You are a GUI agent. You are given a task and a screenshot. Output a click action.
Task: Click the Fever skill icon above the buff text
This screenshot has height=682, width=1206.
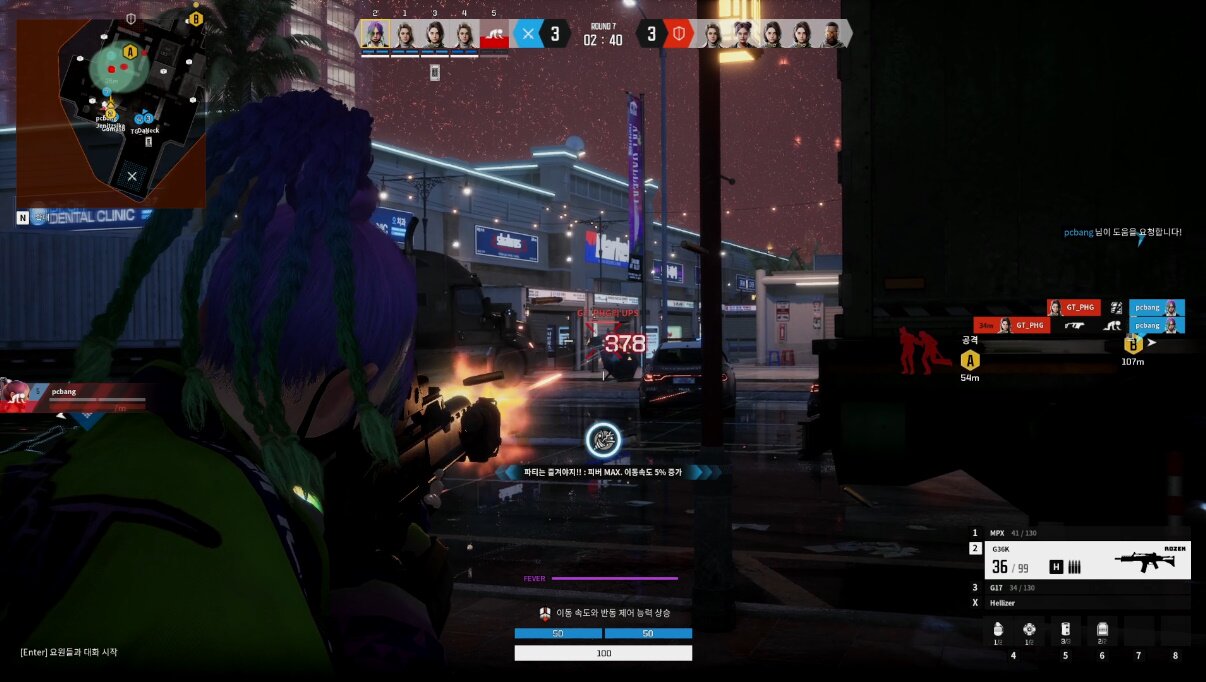(603, 440)
